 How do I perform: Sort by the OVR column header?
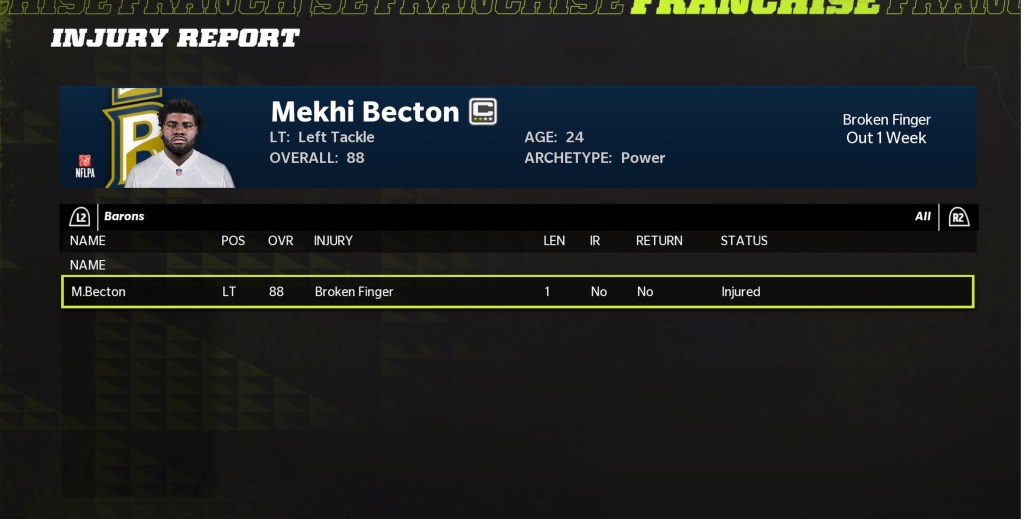tap(280, 241)
